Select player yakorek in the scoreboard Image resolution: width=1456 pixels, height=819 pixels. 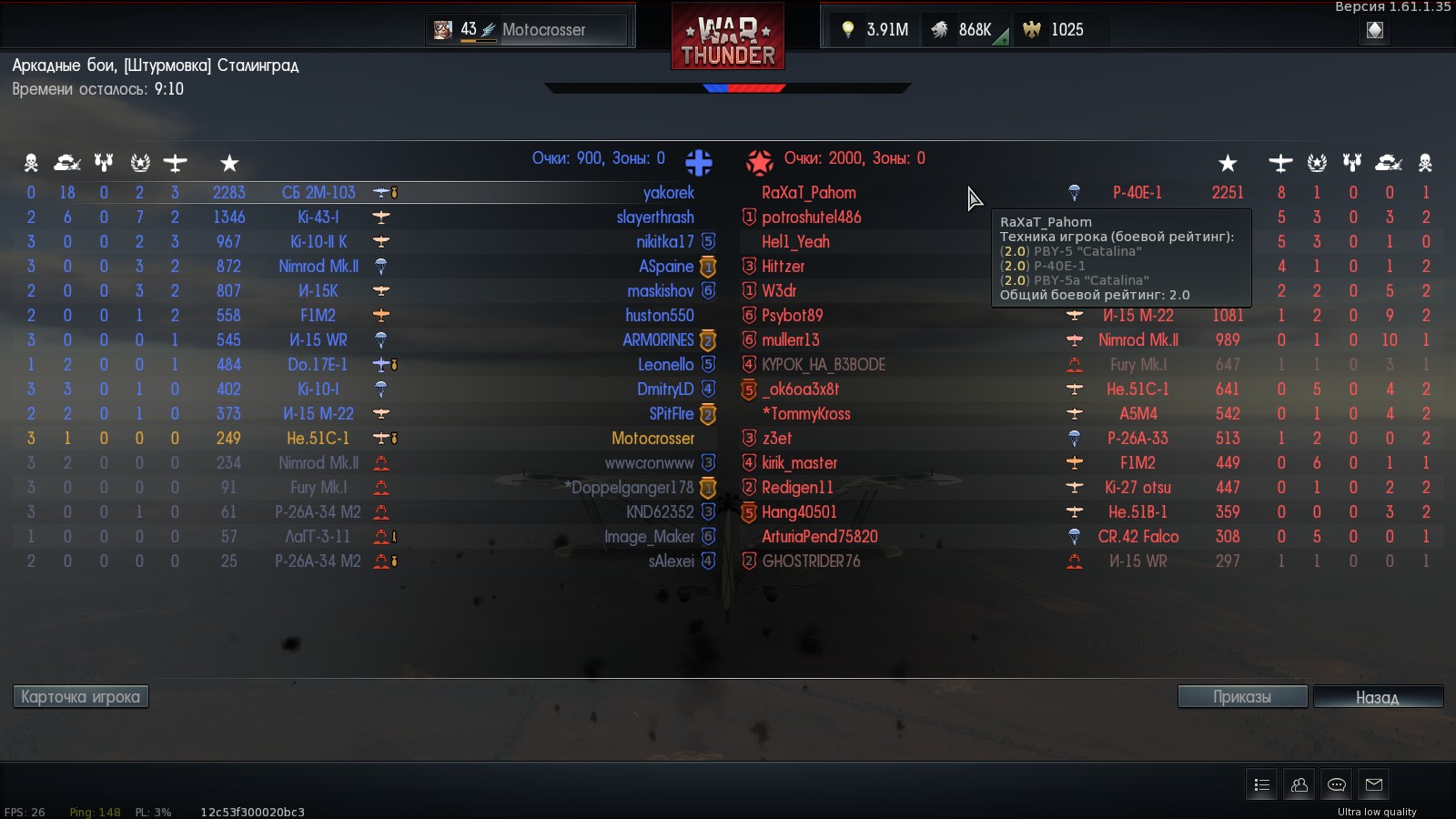(x=668, y=193)
